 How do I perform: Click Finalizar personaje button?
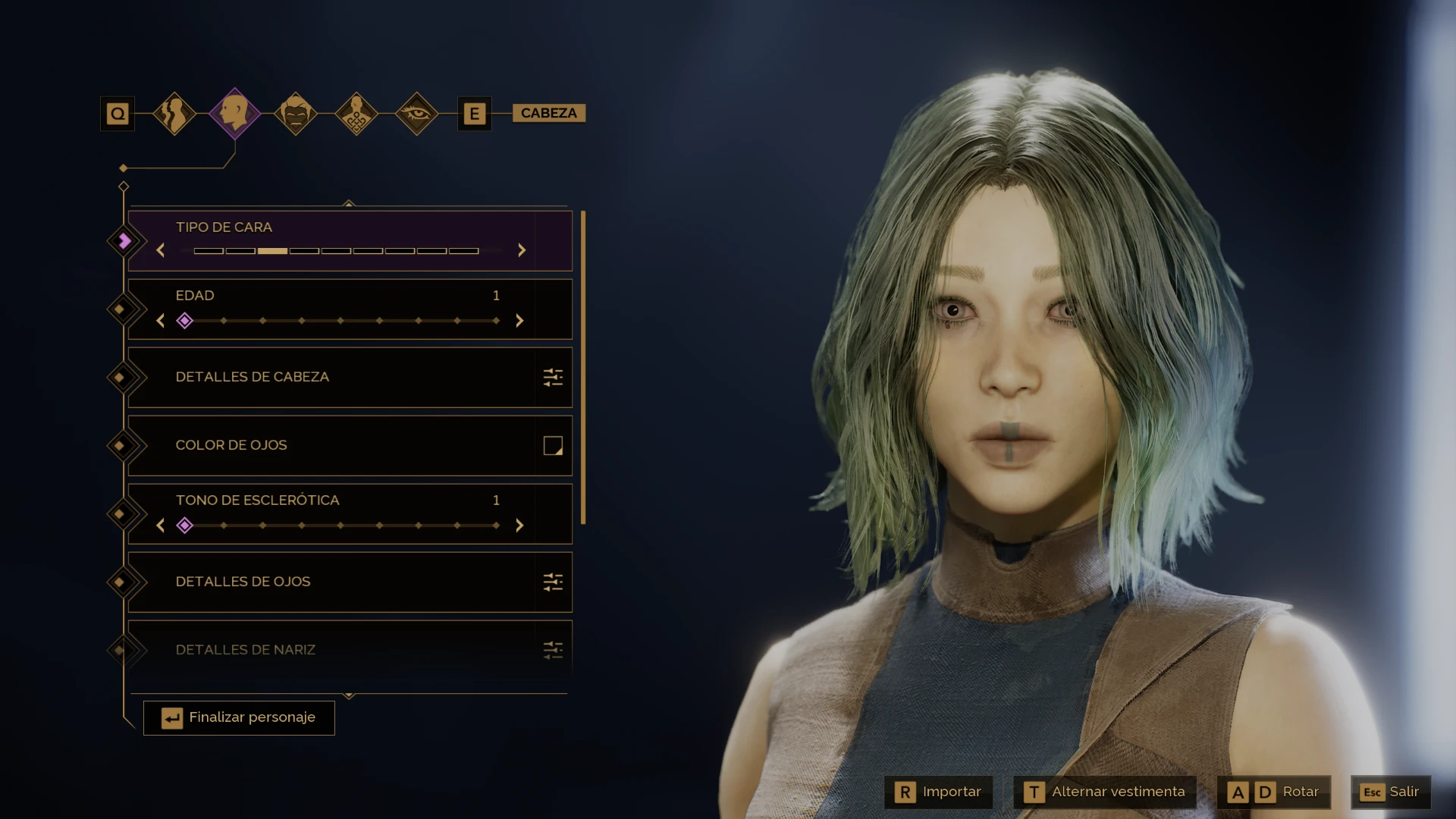[239, 717]
